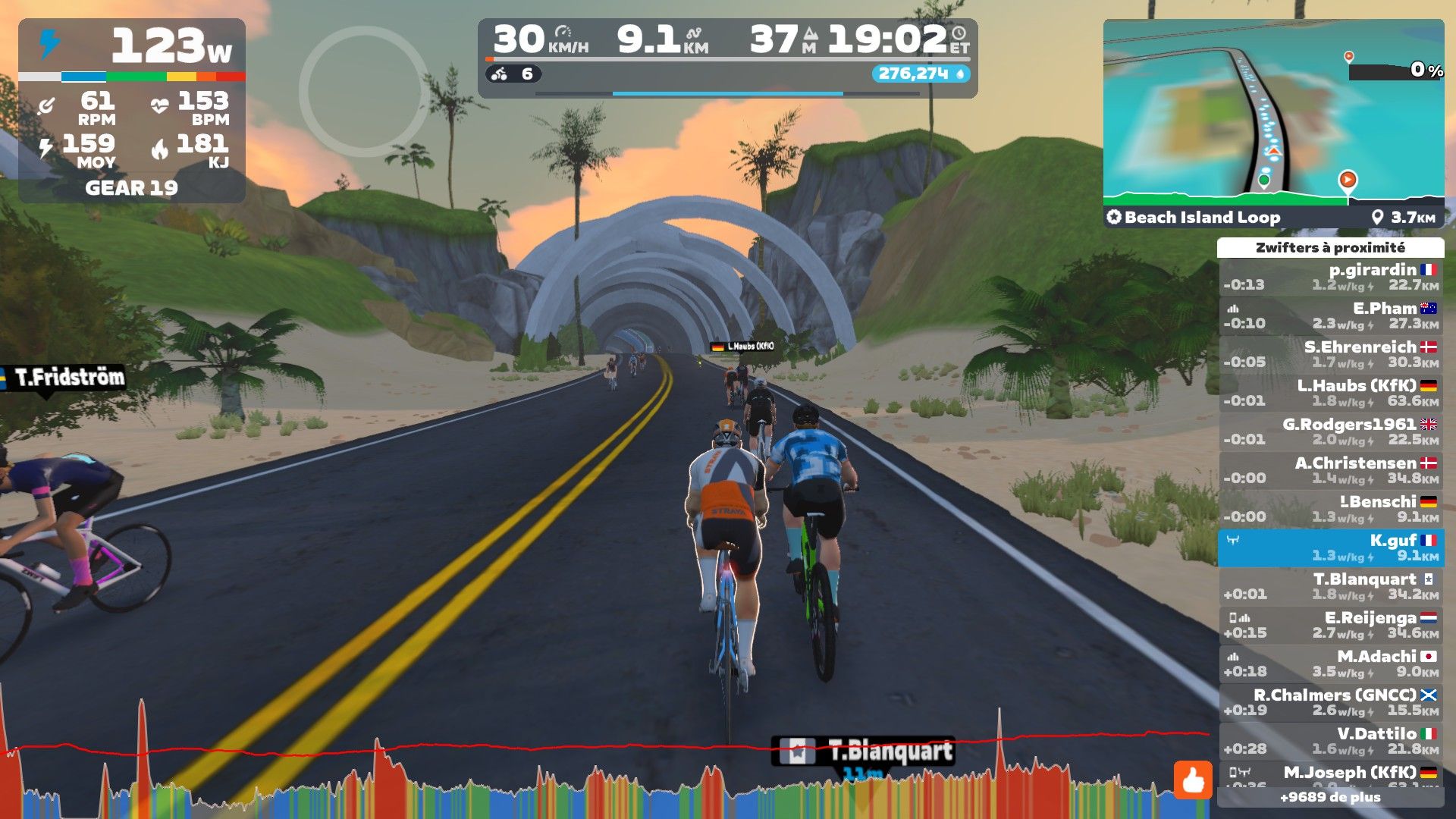This screenshot has height=819, width=1456.
Task: Select A.Christensen rider row
Action: pos(1330,471)
